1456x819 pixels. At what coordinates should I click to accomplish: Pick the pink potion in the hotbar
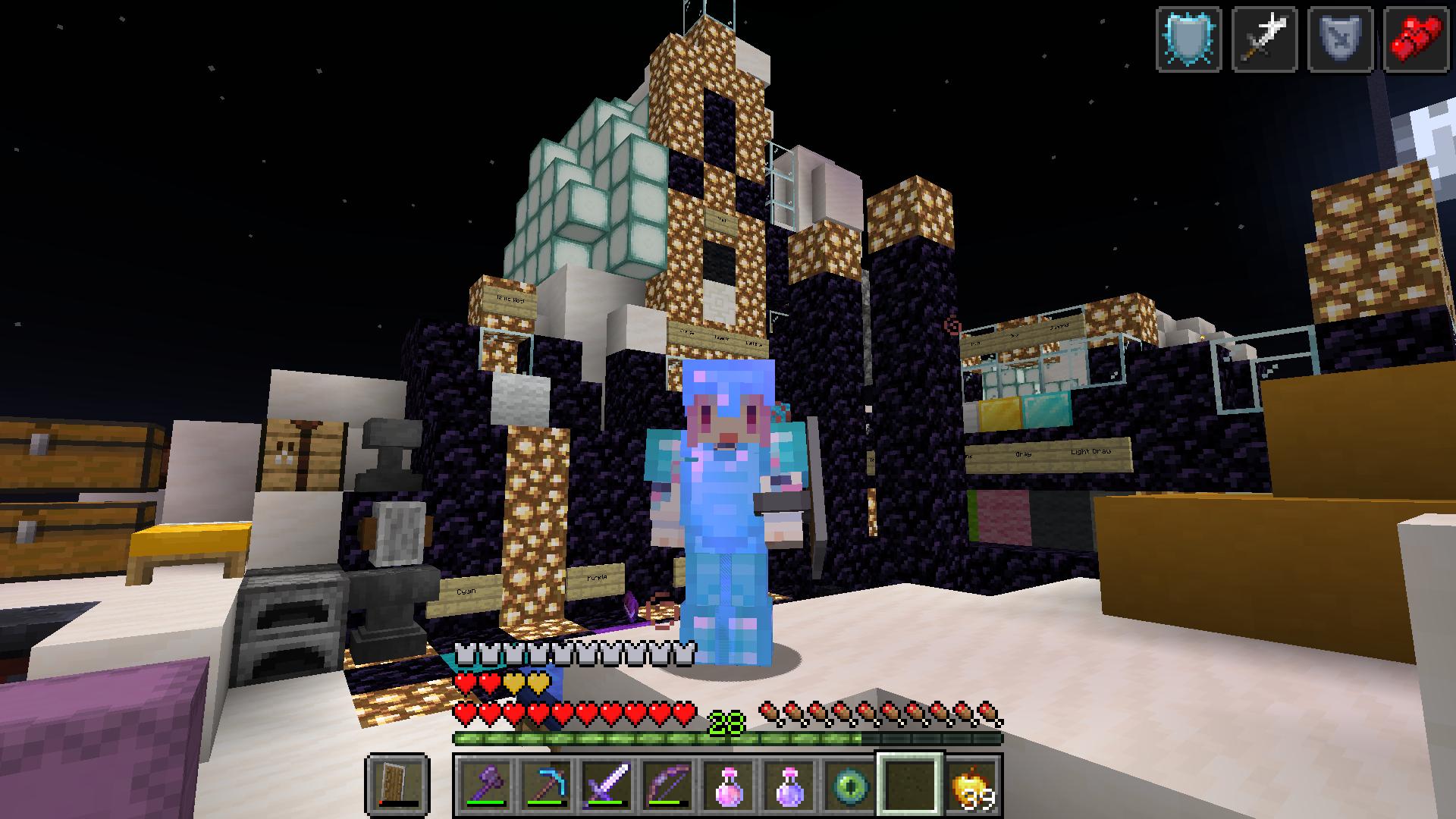pos(728,783)
